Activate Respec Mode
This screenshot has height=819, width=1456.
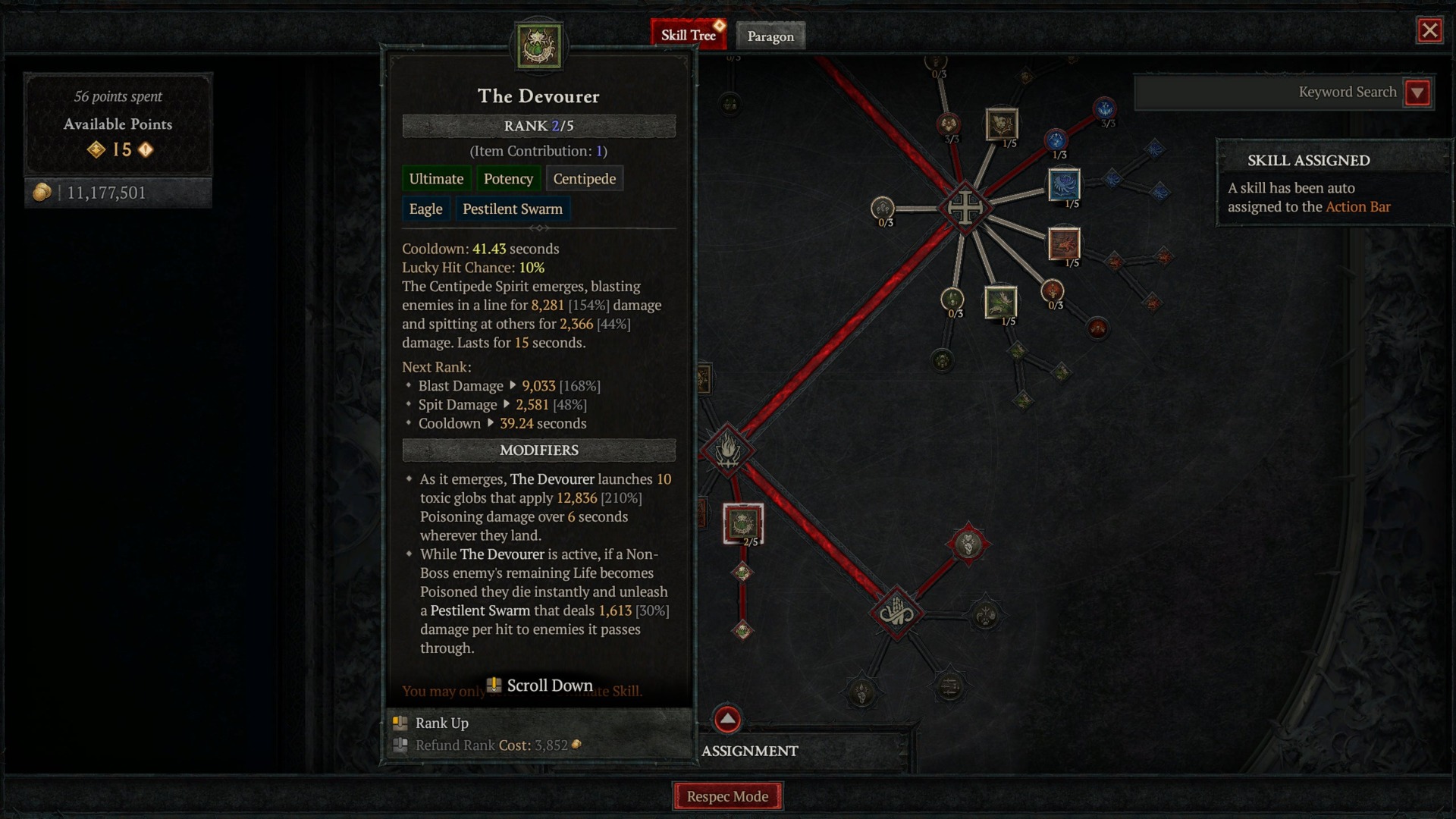(x=727, y=796)
